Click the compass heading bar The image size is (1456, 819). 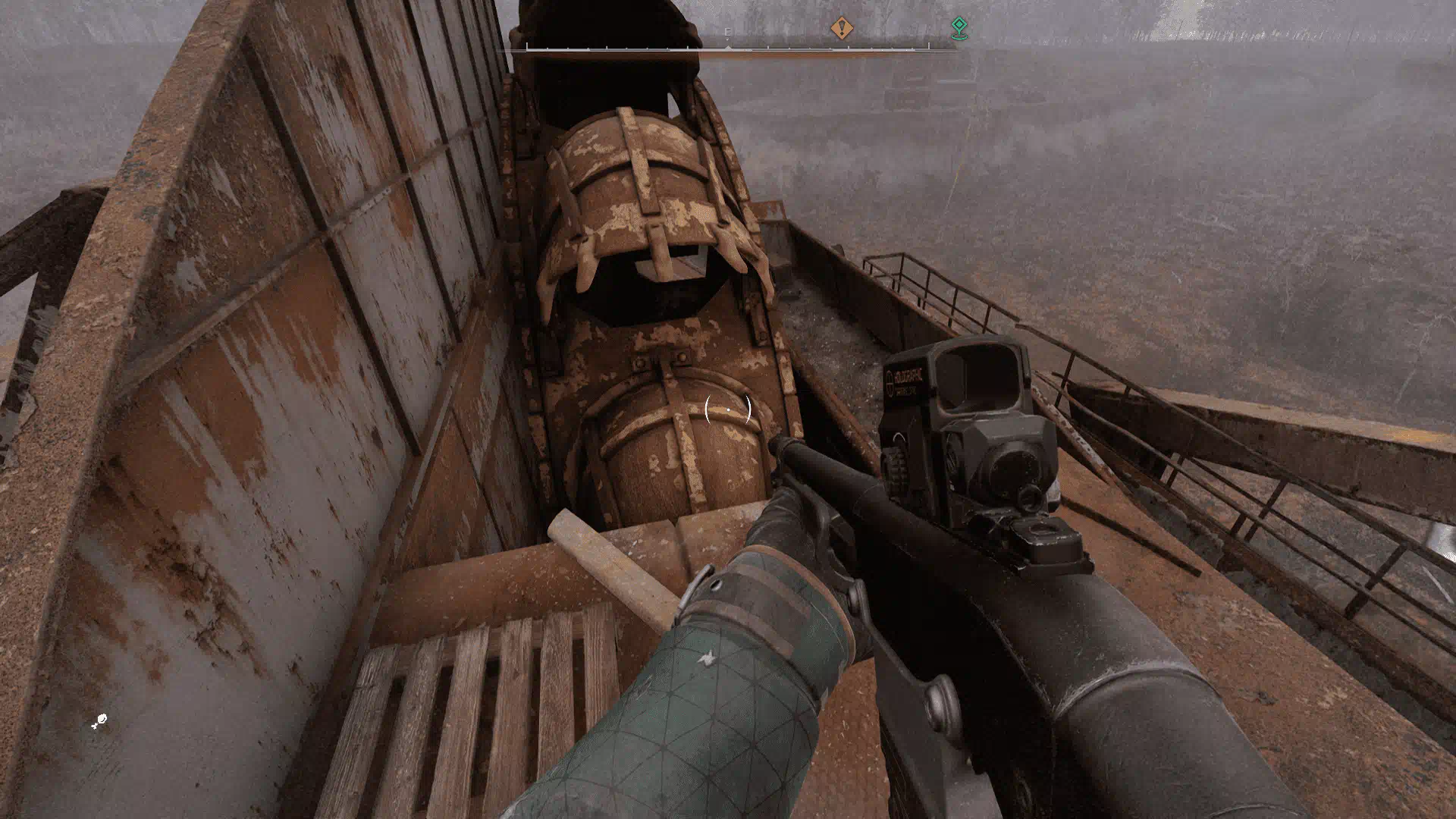pos(728,49)
